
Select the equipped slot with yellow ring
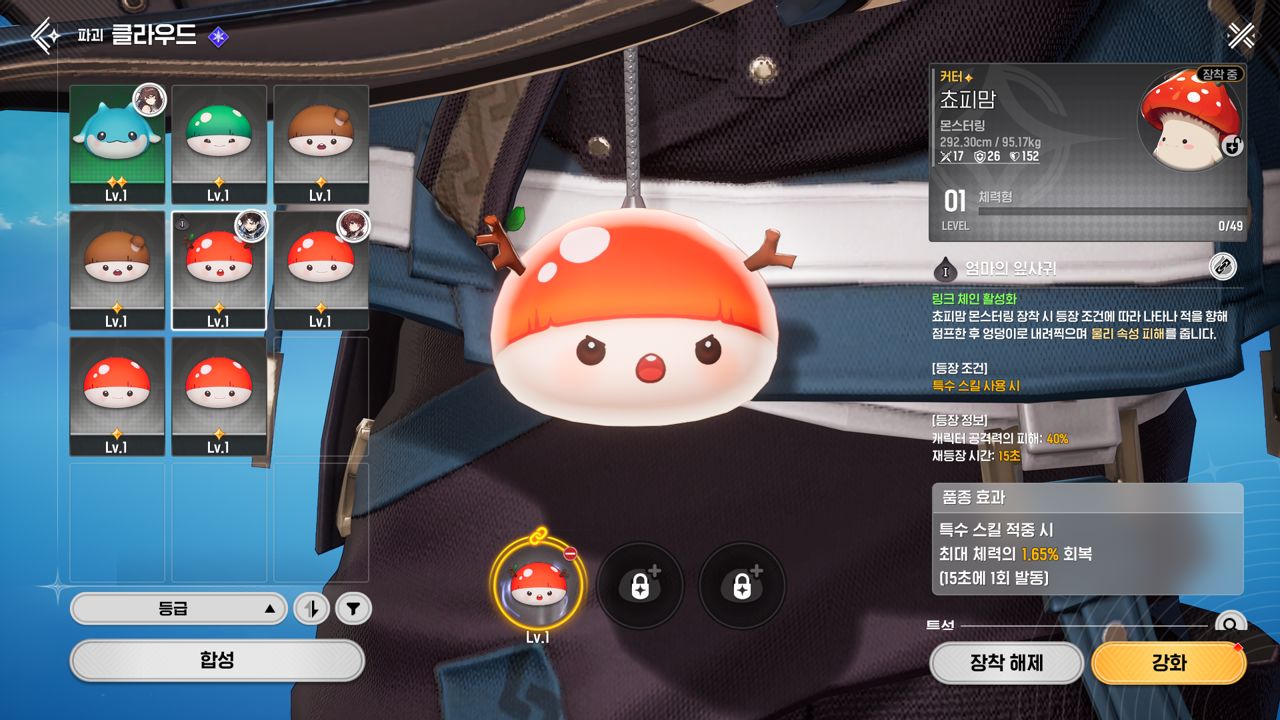click(537, 586)
